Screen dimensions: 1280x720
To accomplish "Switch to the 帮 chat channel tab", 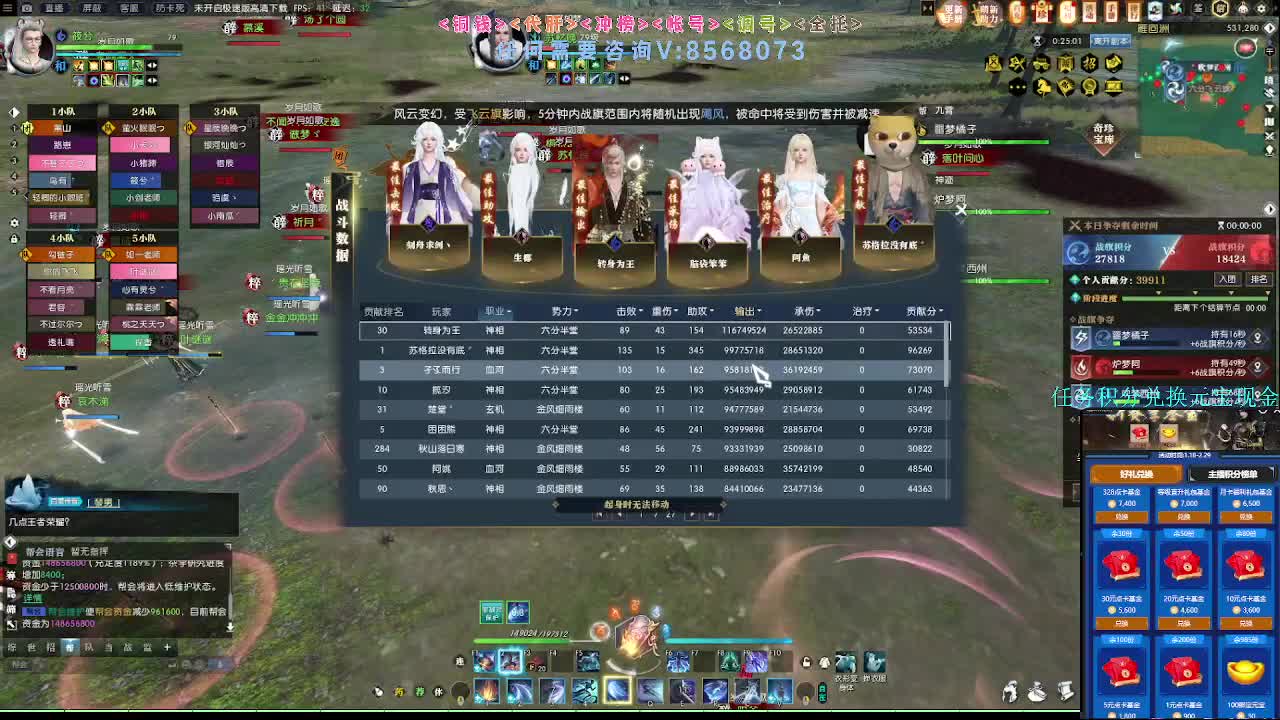I will (x=69, y=647).
